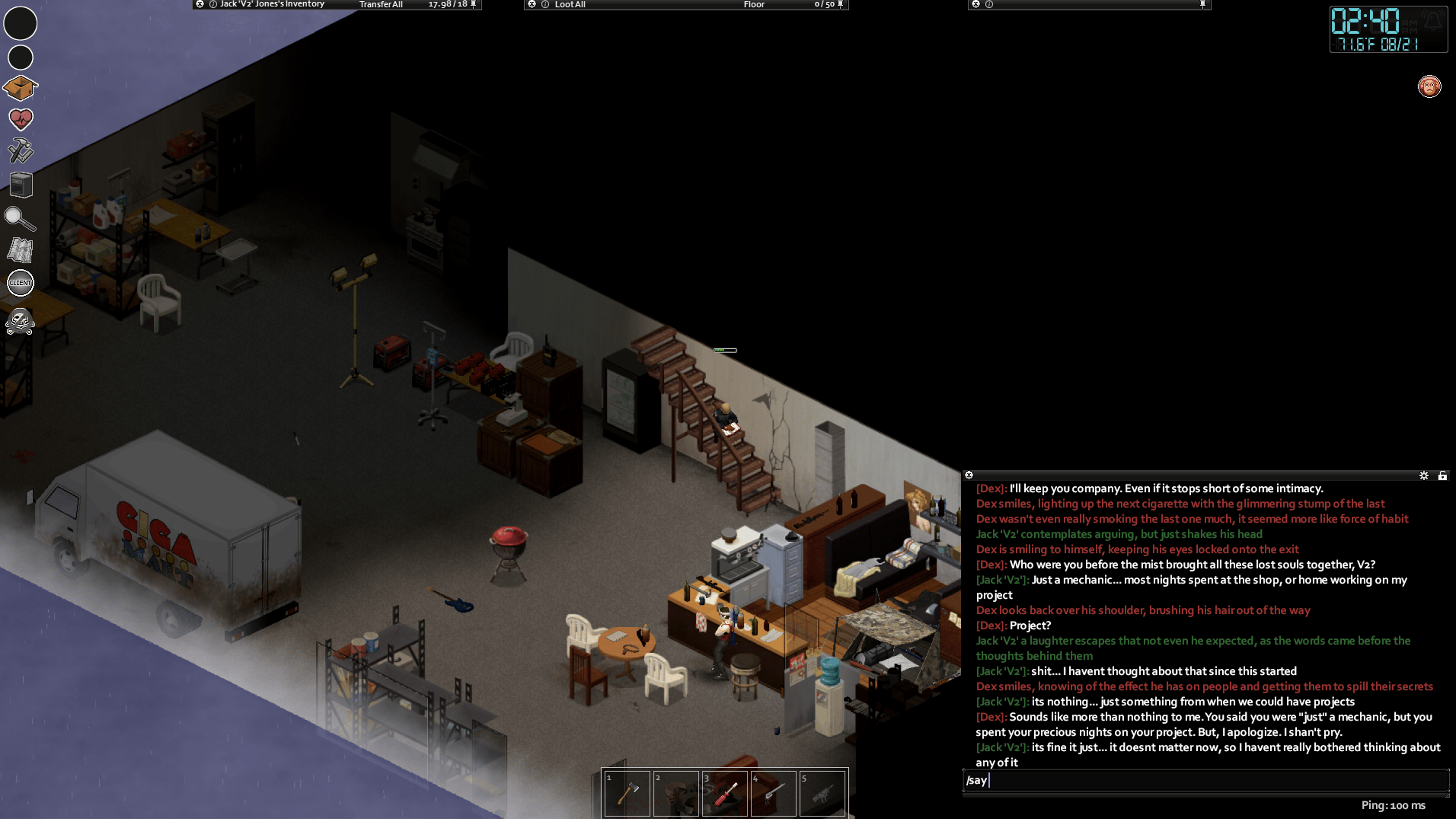Equip the revolver in hotbar slot 4
This screenshot has width=1456, height=819.
[x=773, y=793]
